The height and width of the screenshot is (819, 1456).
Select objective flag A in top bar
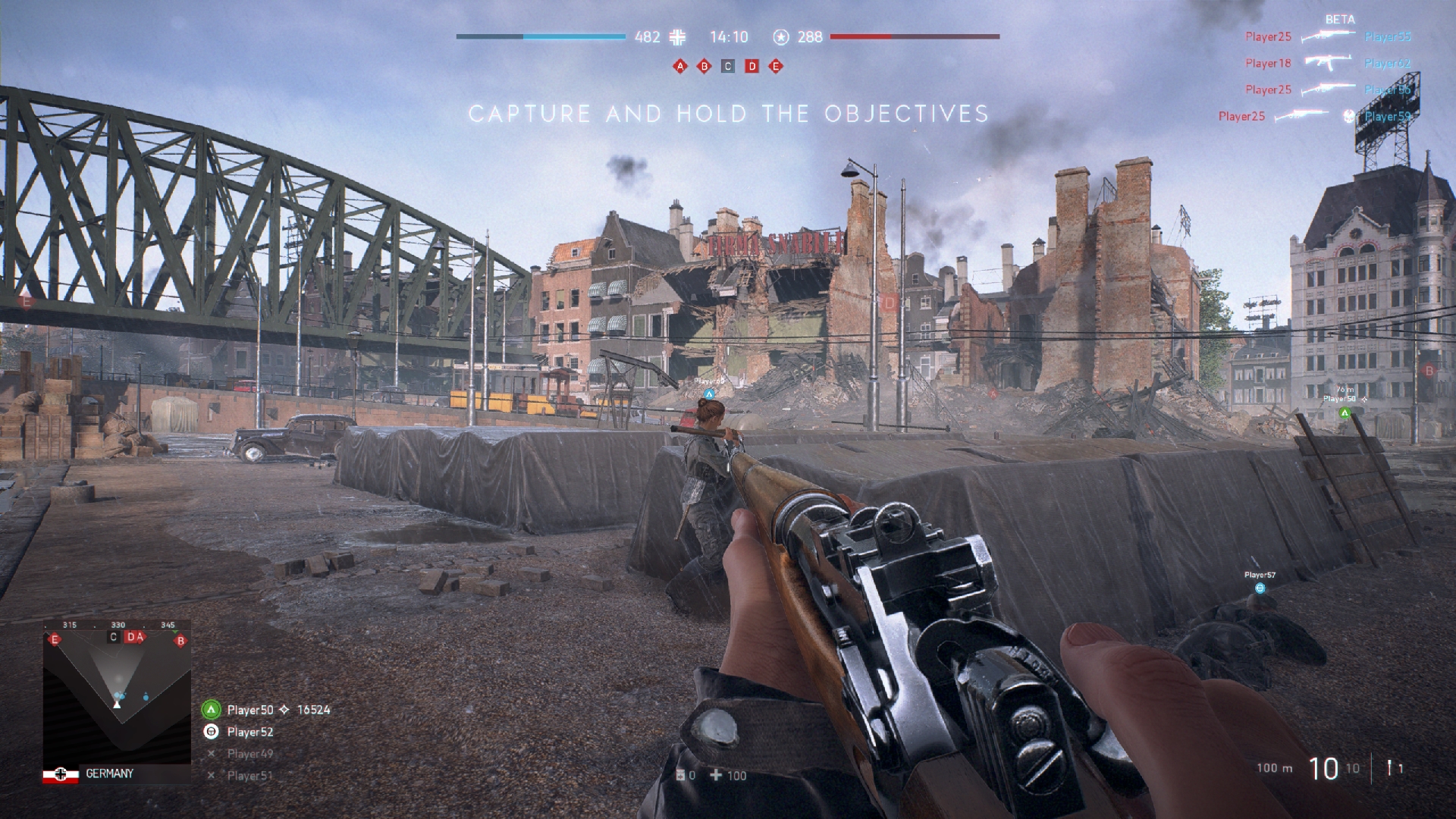coord(680,67)
